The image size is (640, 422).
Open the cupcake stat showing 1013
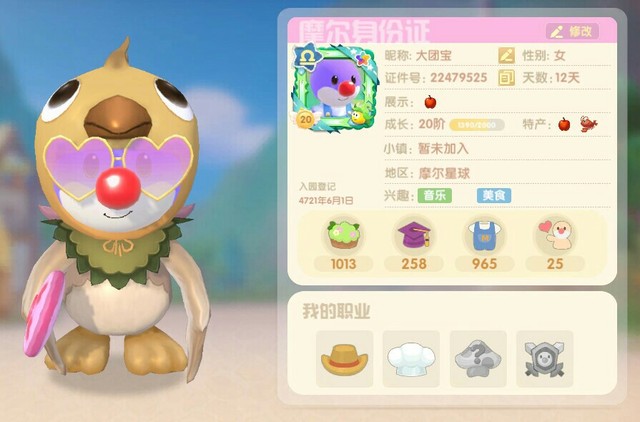tap(344, 244)
